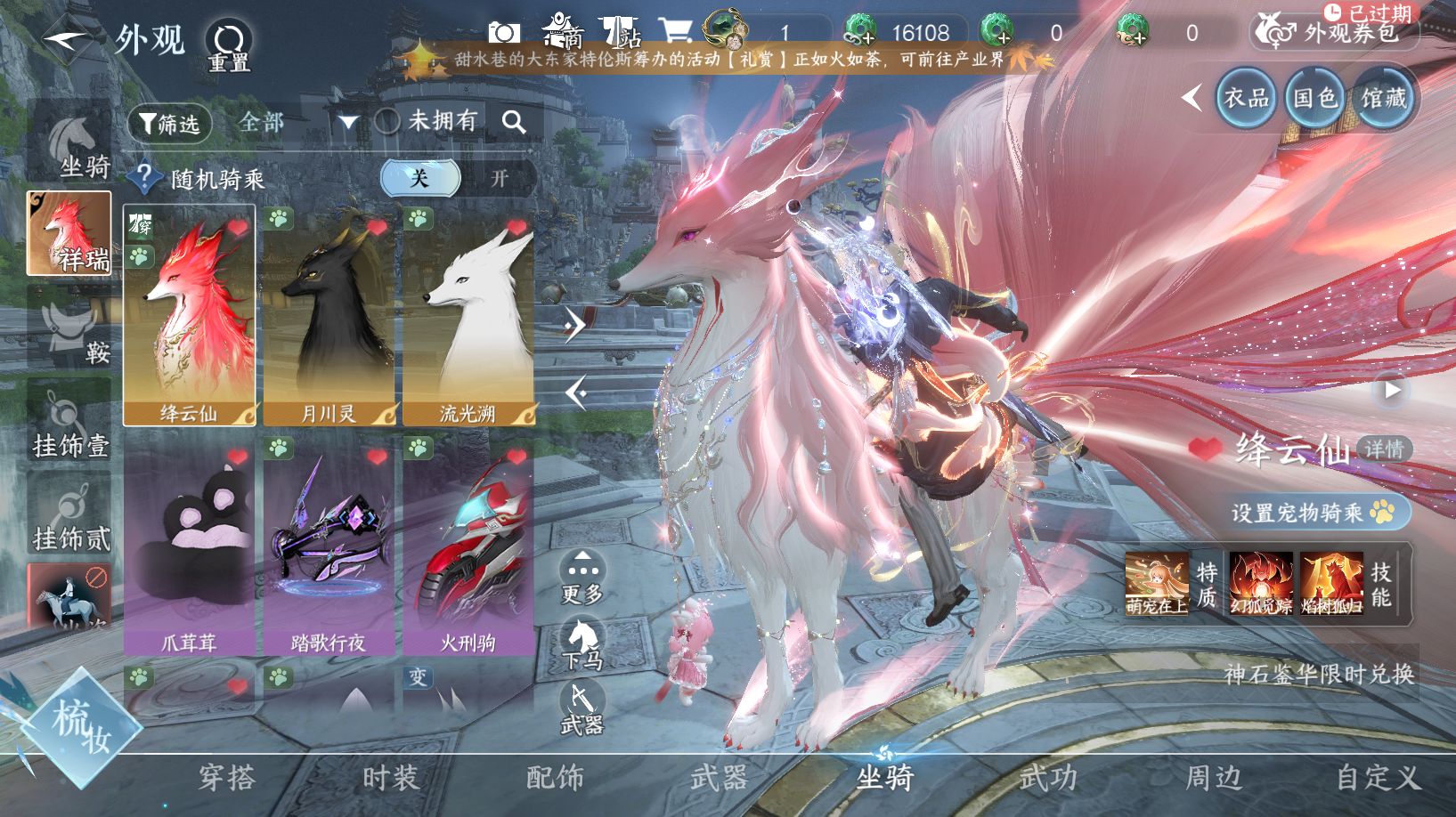Viewport: 1456px width, 817px height.
Task: Select the 月川灵 black fox mount
Action: pyautogui.click(x=329, y=316)
